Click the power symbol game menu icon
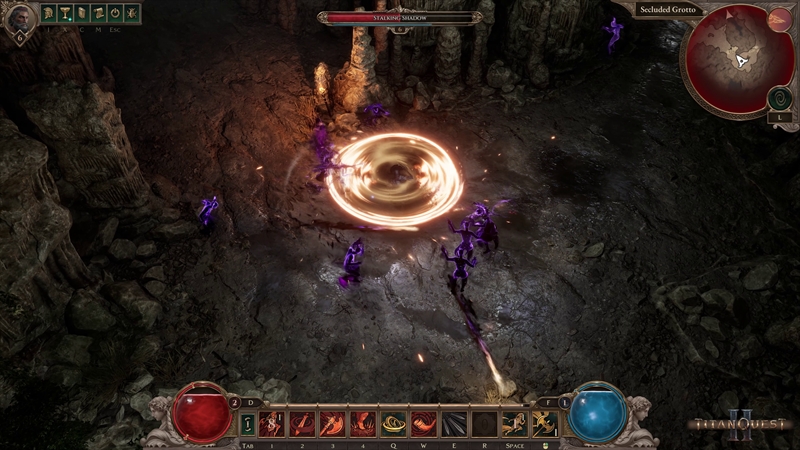Image resolution: width=800 pixels, height=450 pixels. (x=114, y=14)
